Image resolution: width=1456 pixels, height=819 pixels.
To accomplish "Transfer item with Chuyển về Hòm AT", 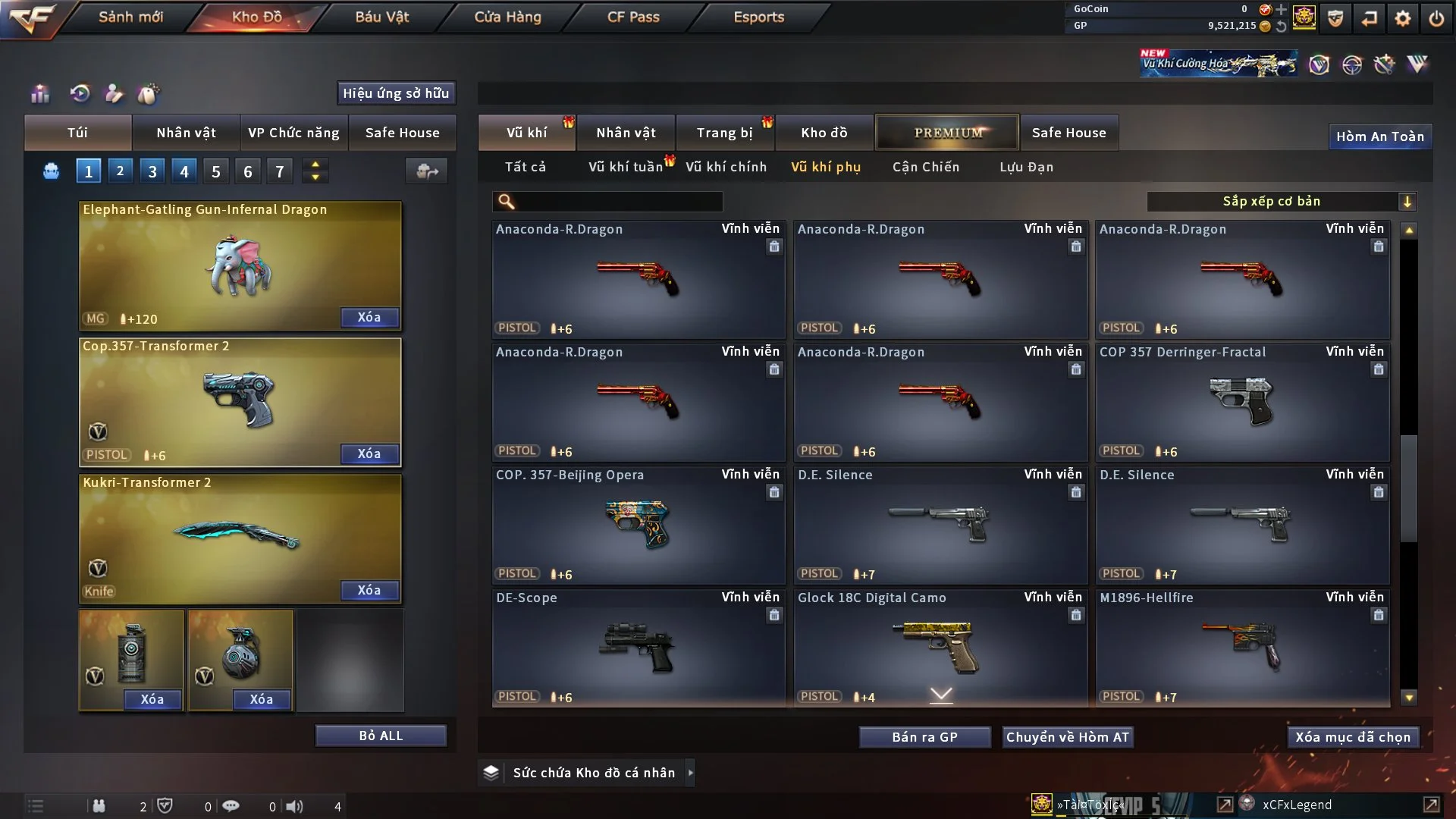I will click(1067, 737).
